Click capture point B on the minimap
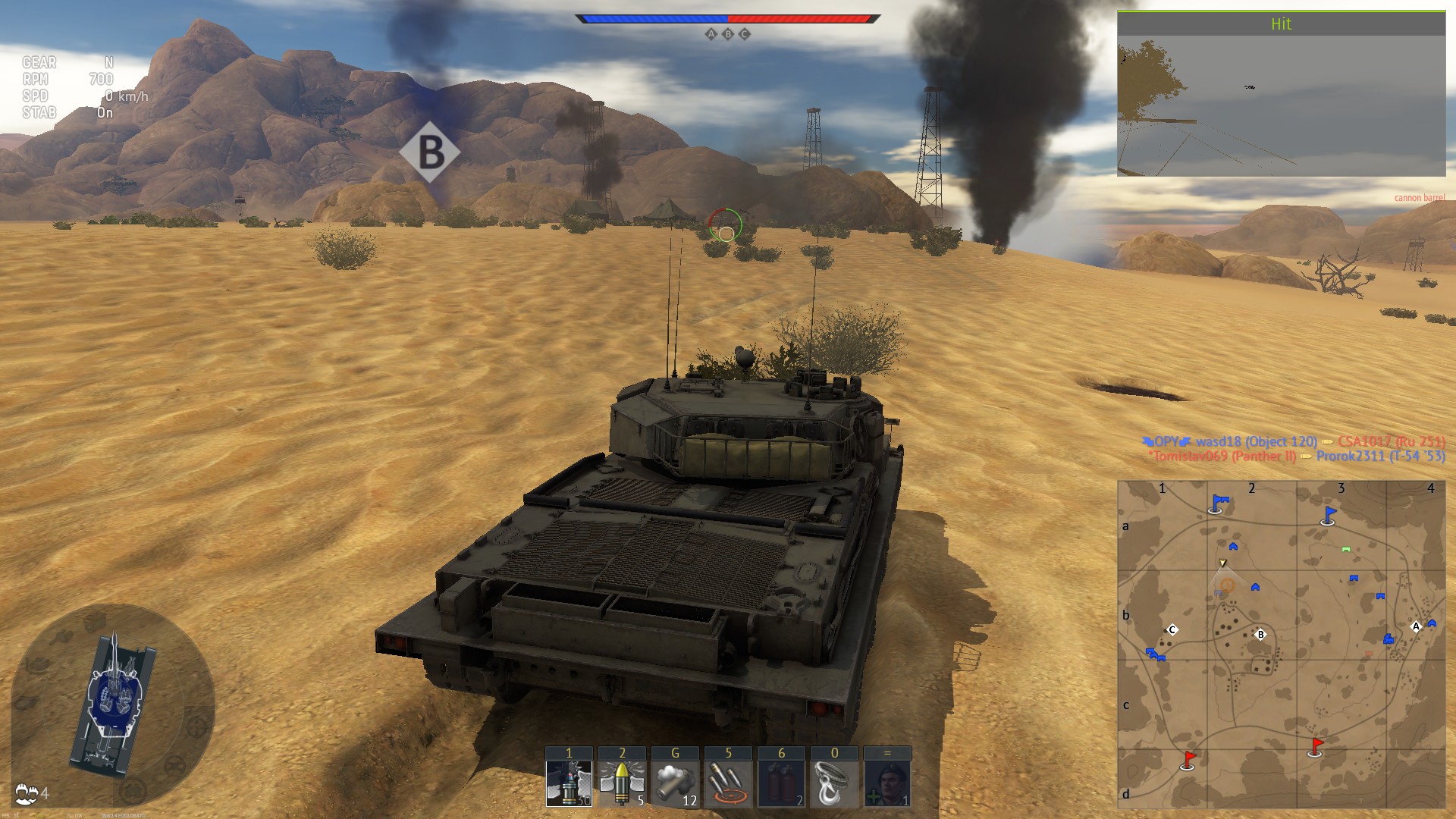This screenshot has height=819, width=1456. pos(1260,635)
